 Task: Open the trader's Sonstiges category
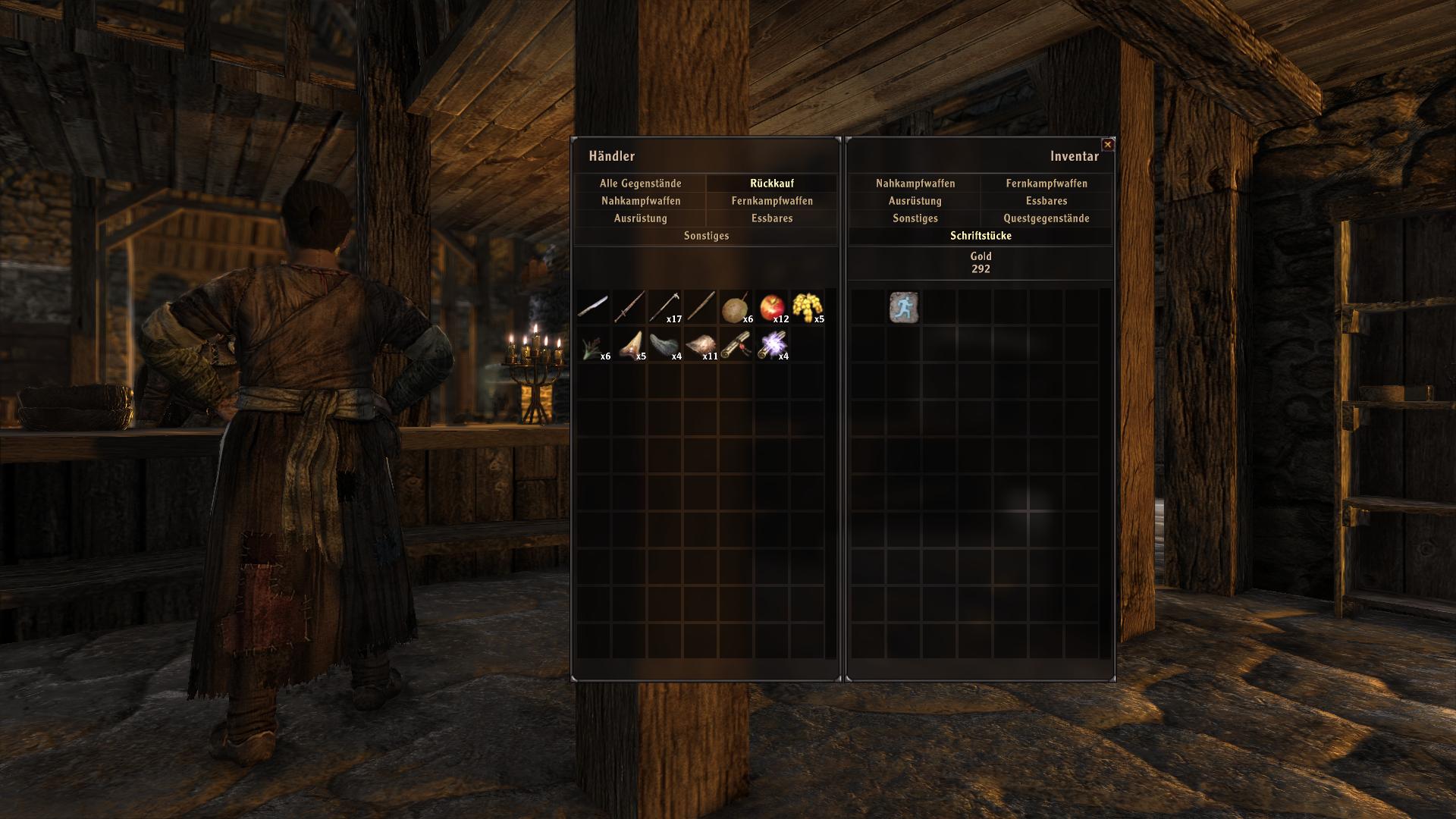click(x=706, y=236)
